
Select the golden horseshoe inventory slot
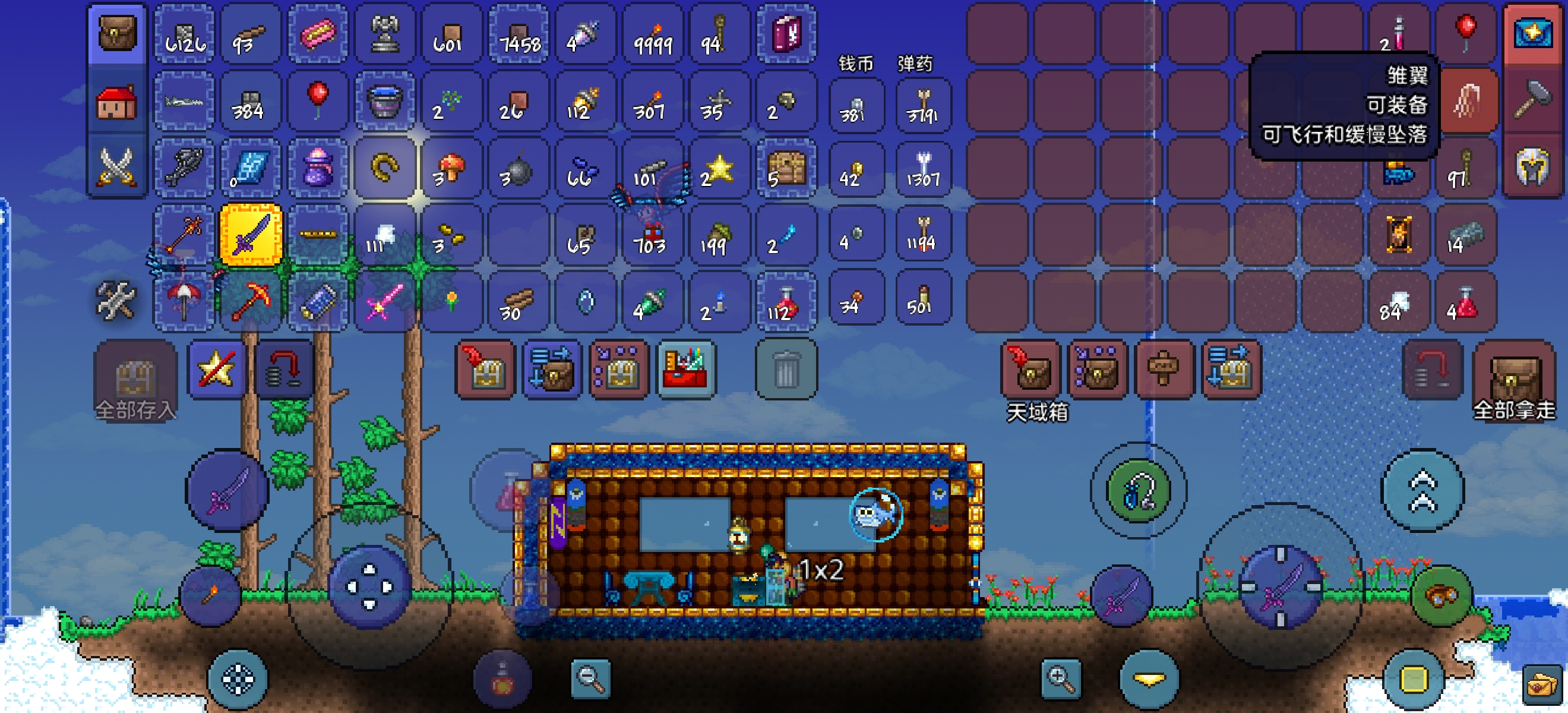pos(385,168)
